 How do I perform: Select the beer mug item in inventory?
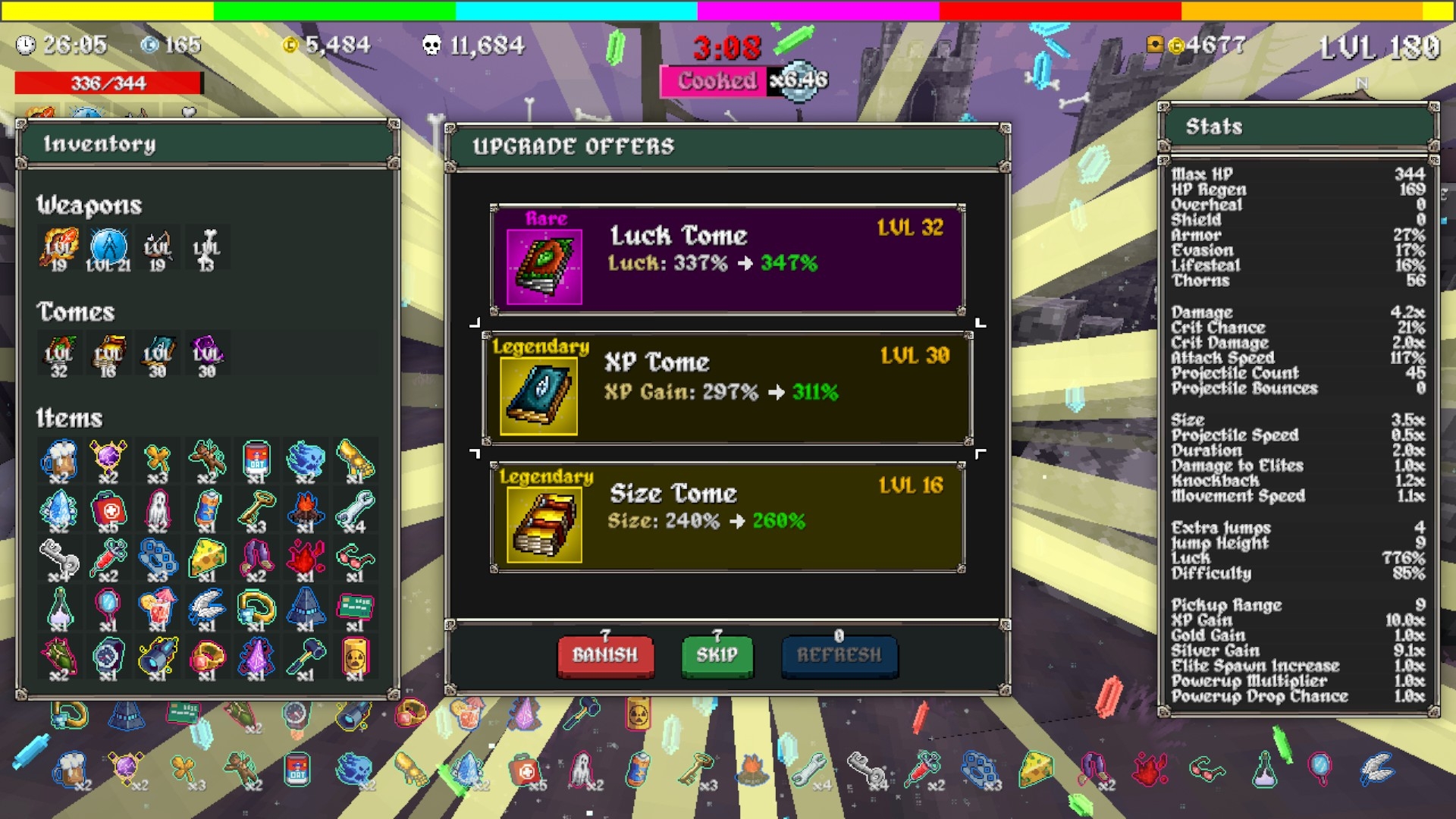pos(58,460)
